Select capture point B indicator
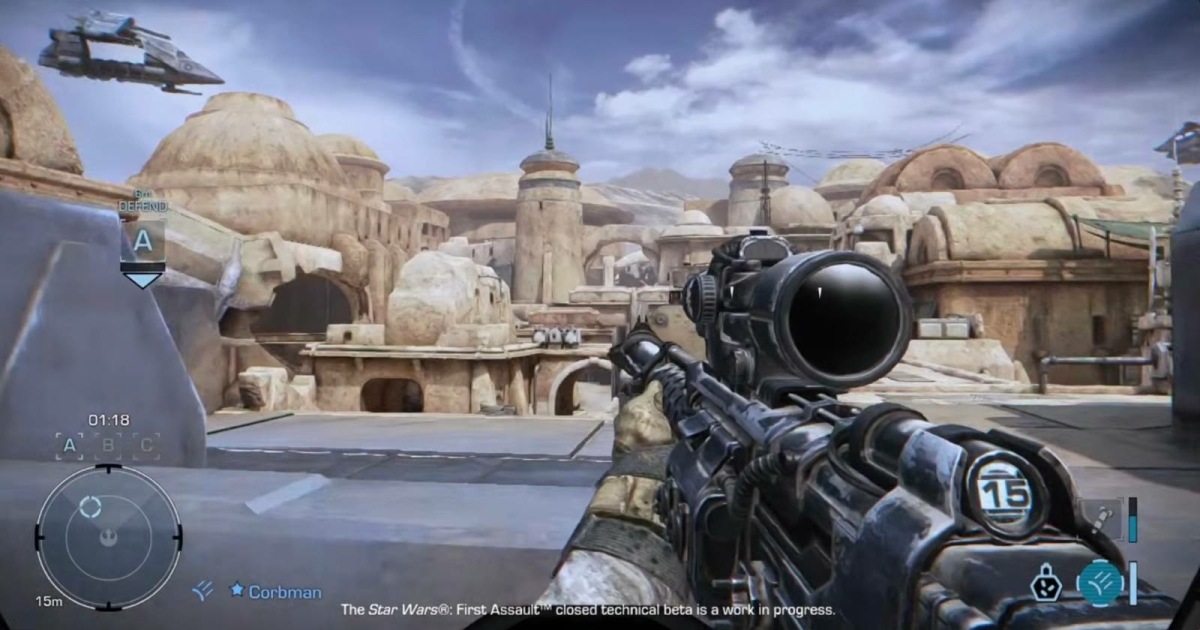The height and width of the screenshot is (630, 1200). 108,446
